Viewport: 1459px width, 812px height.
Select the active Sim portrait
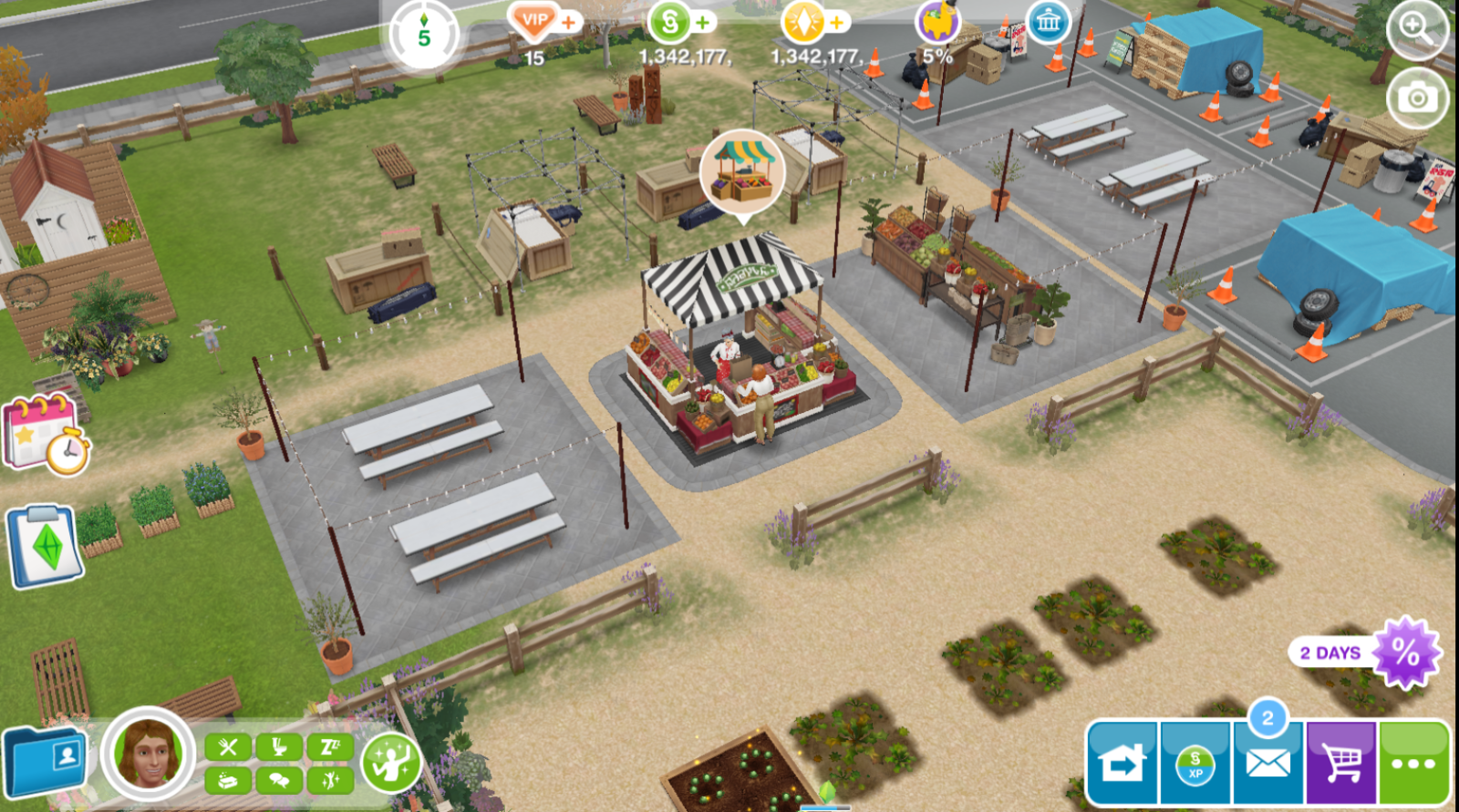point(148,753)
